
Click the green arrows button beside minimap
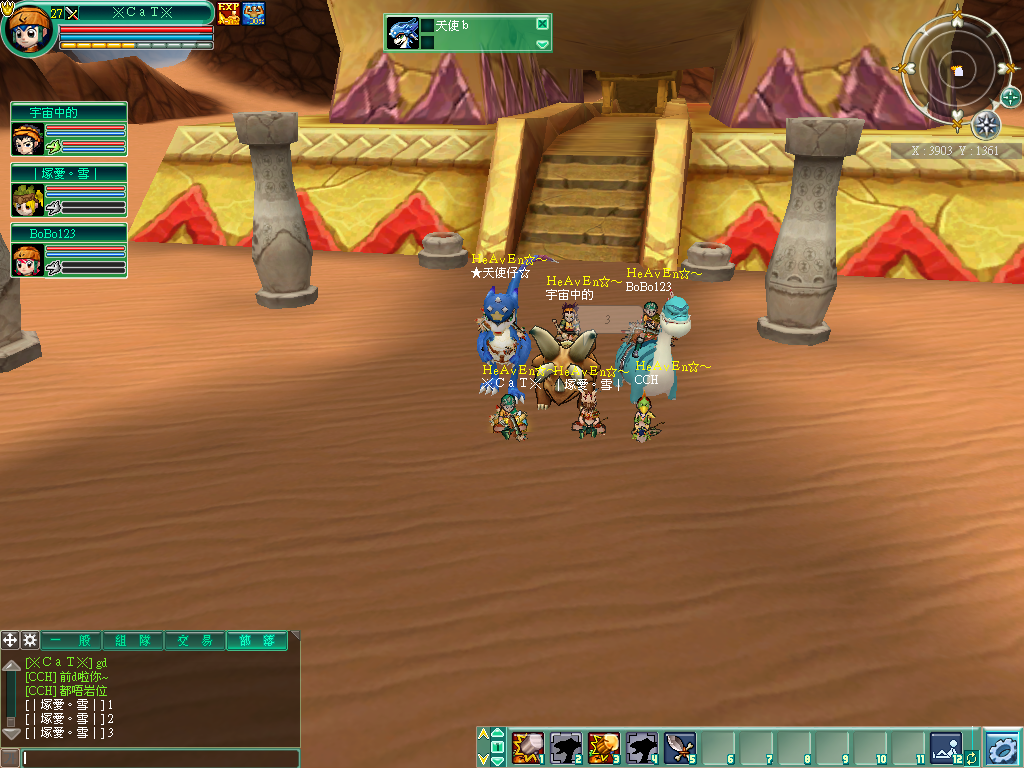point(1010,97)
